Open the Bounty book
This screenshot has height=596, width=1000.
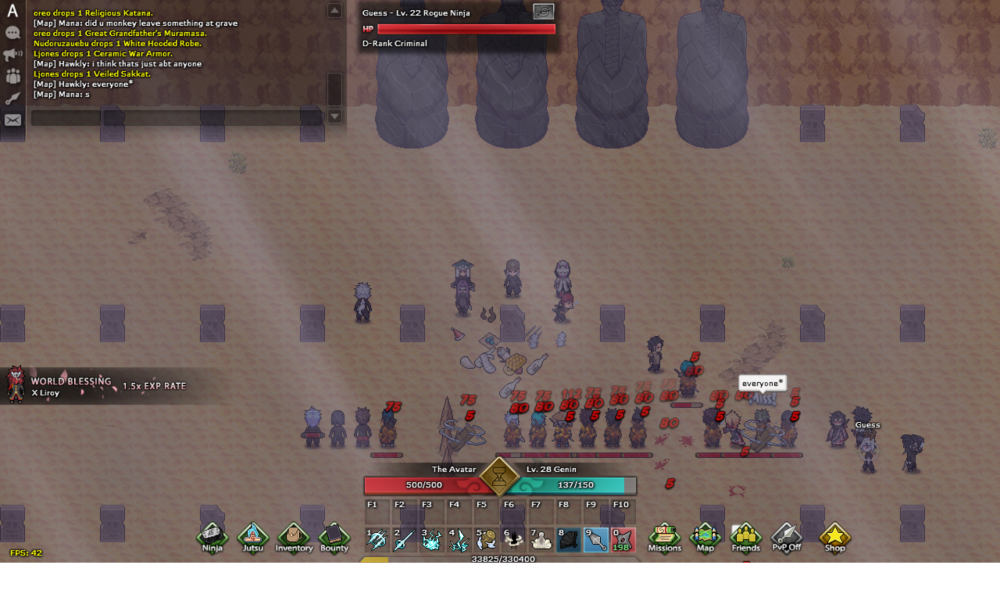pyautogui.click(x=334, y=537)
